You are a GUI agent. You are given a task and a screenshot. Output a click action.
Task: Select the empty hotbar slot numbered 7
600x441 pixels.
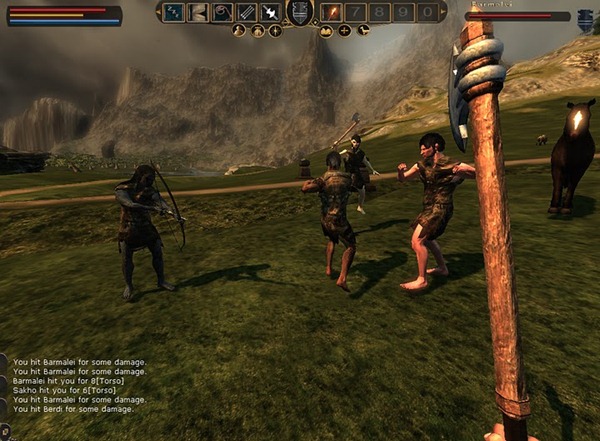pyautogui.click(x=355, y=12)
